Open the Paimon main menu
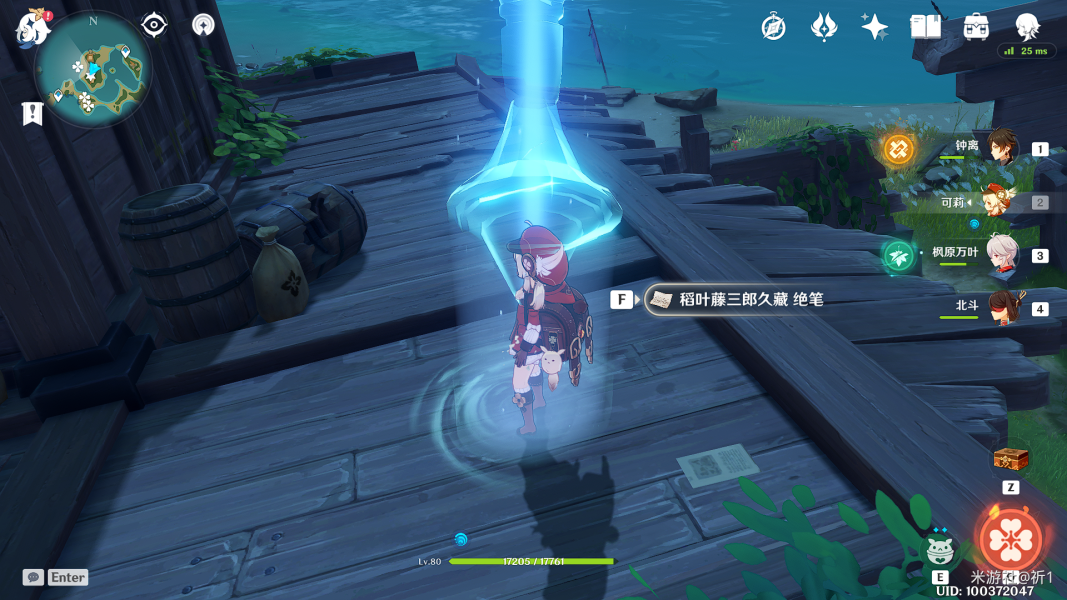Viewport: 1067px width, 600px height. point(33,27)
